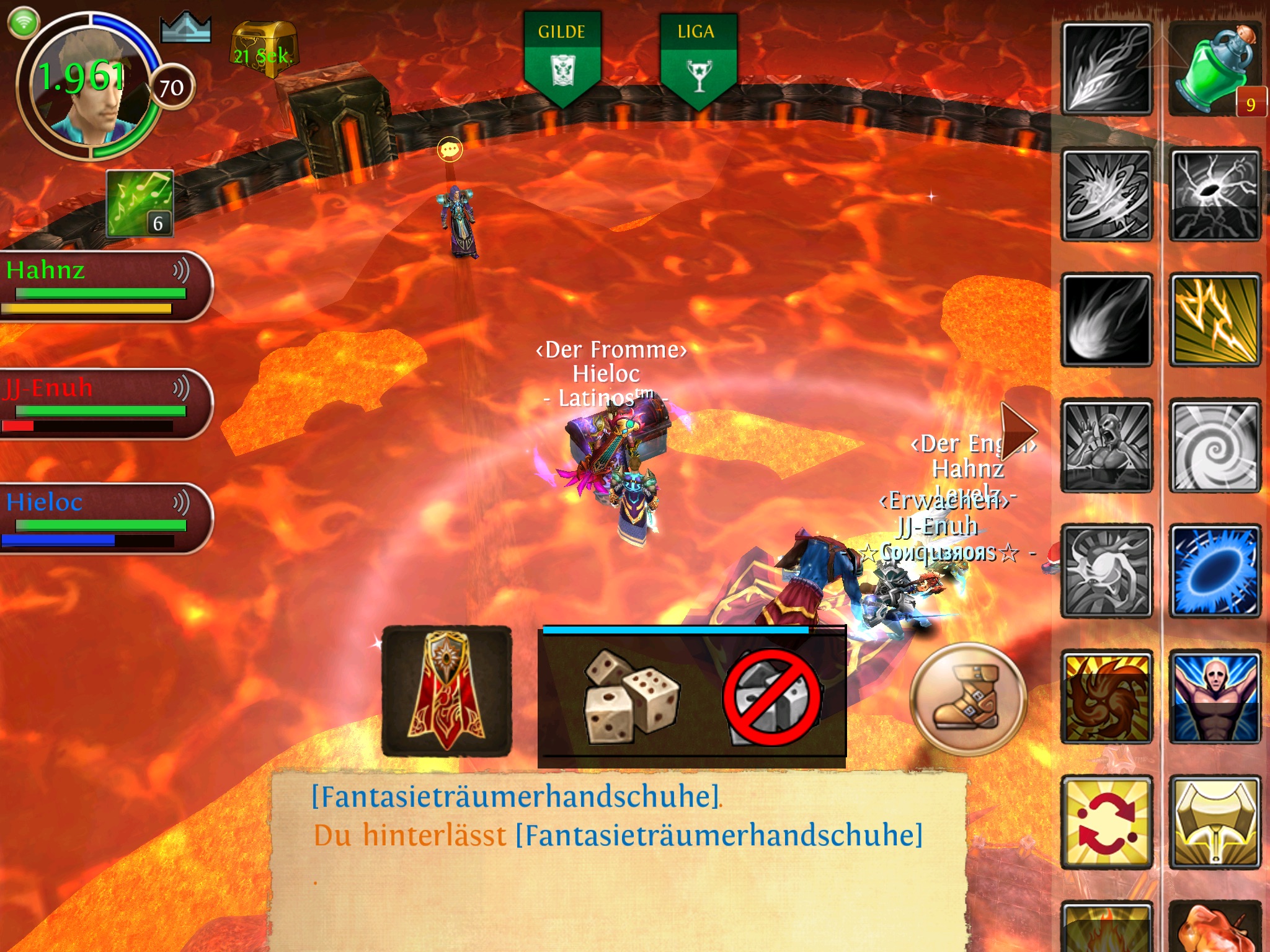Activate the golden axe ability
The width and height of the screenshot is (1270, 952).
[1214, 822]
